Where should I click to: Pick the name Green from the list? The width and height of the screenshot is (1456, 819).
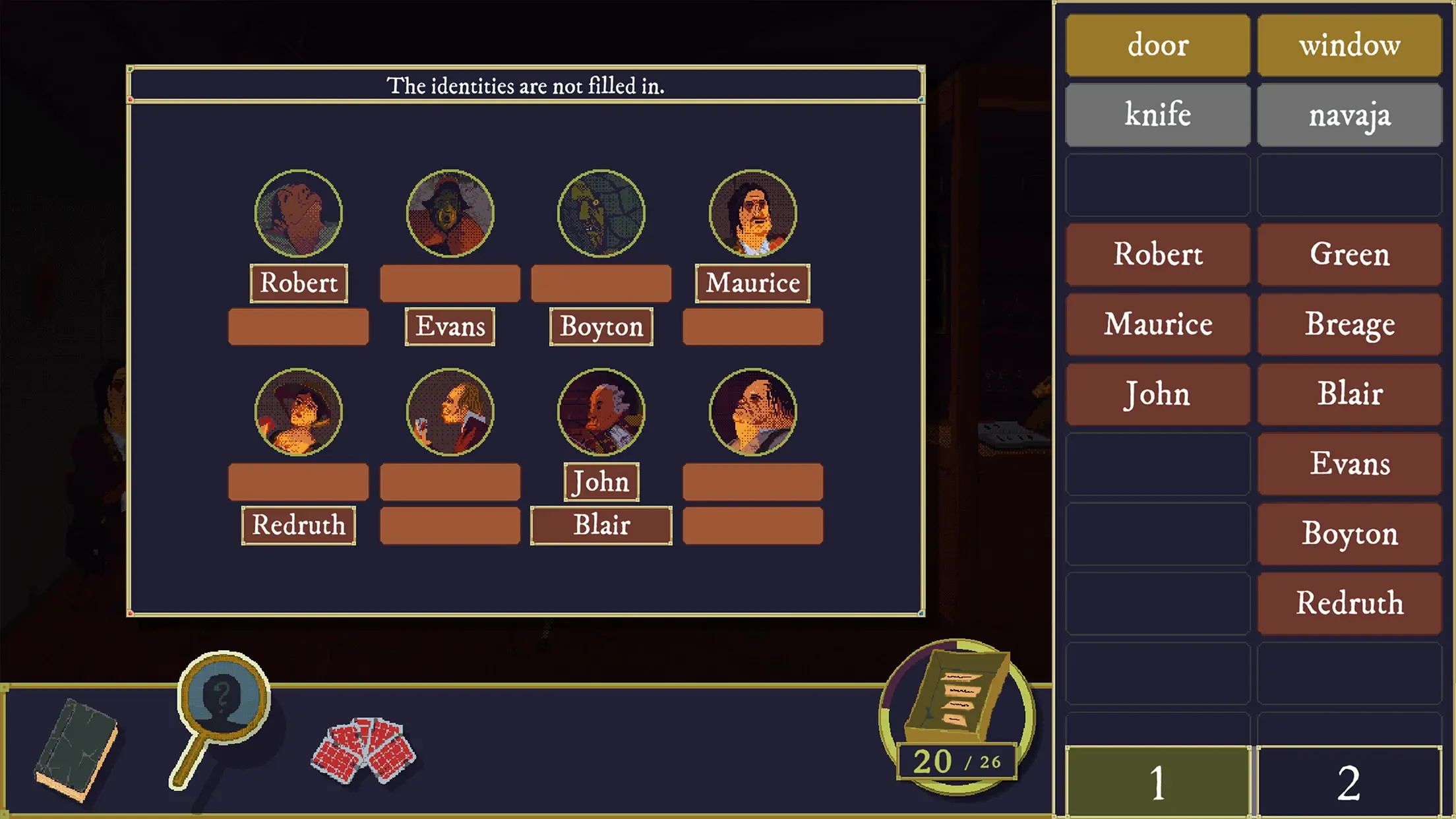[1349, 255]
